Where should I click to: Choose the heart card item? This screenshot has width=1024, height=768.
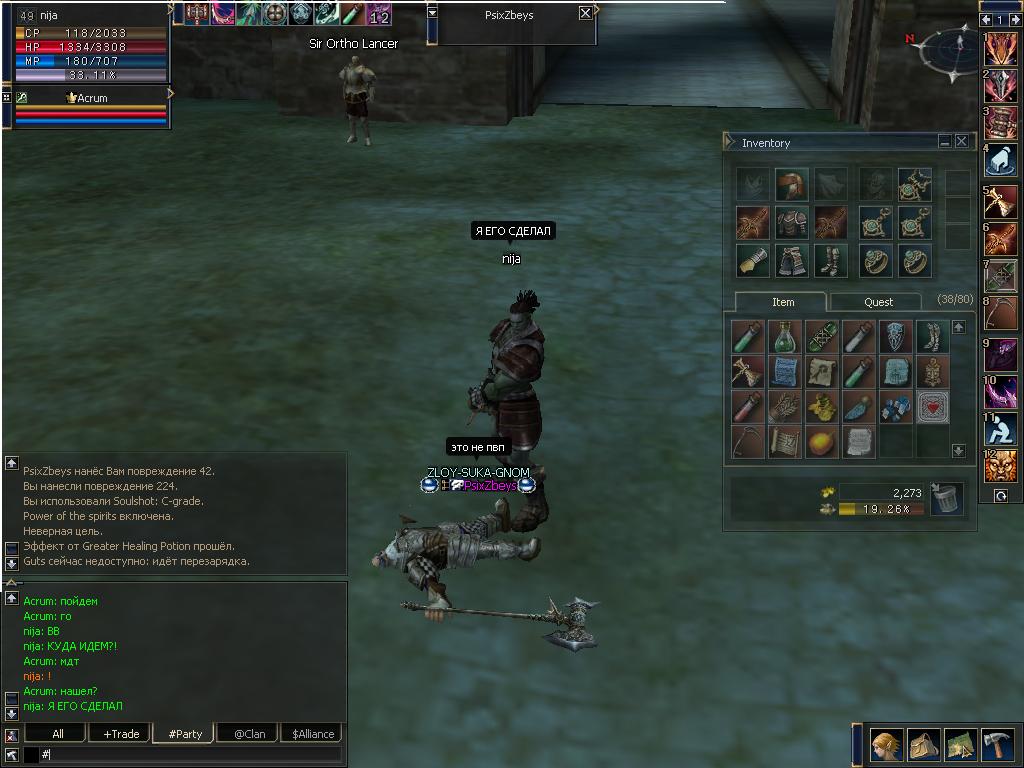pos(933,406)
